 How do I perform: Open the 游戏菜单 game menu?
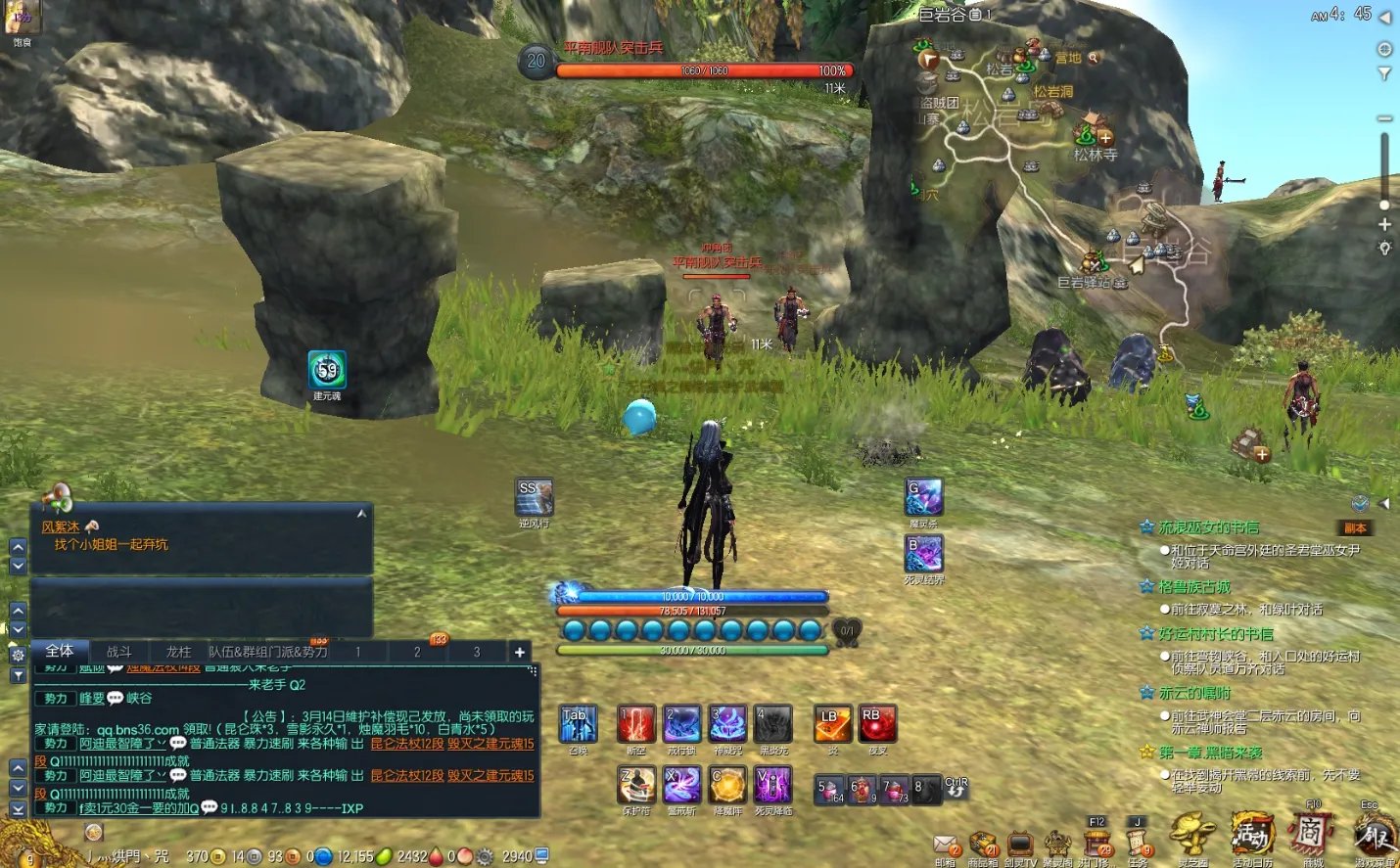point(1375,837)
